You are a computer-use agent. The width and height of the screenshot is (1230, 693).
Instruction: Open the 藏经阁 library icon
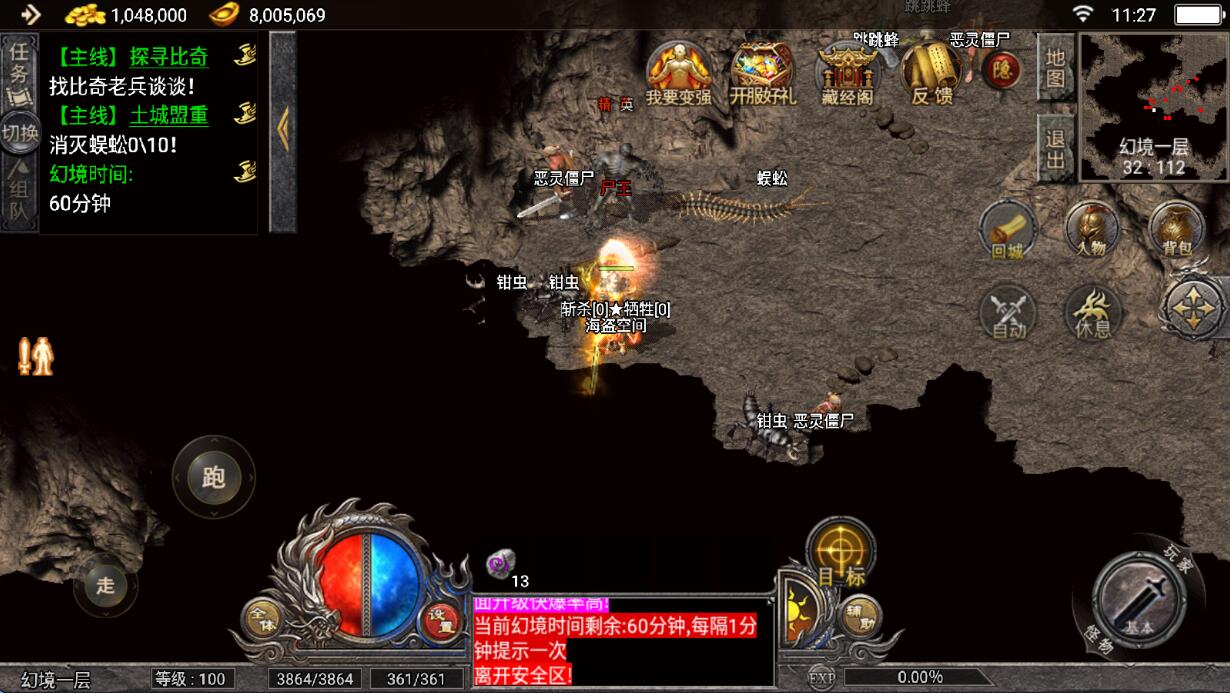(846, 74)
